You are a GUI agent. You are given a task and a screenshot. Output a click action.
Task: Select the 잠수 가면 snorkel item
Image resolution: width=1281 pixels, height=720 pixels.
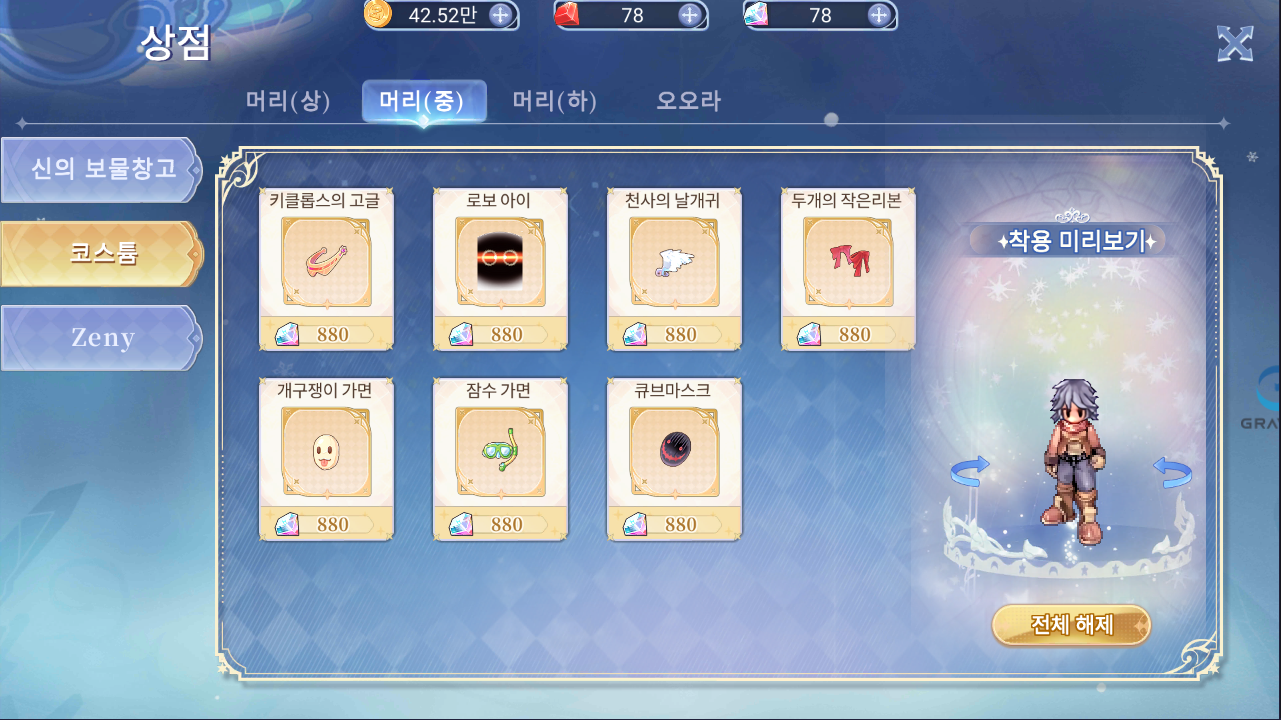click(x=500, y=458)
